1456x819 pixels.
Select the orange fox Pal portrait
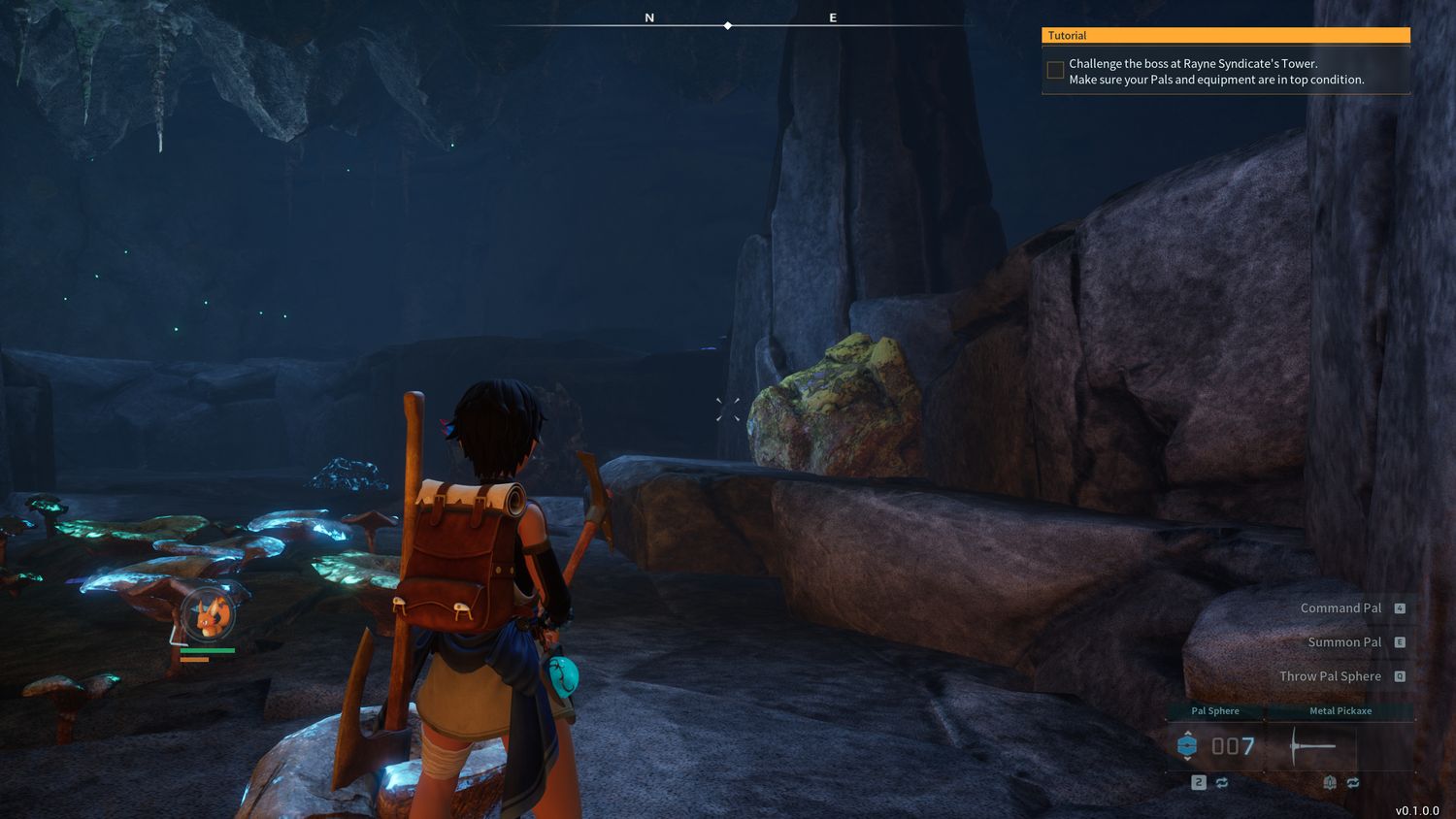[208, 614]
